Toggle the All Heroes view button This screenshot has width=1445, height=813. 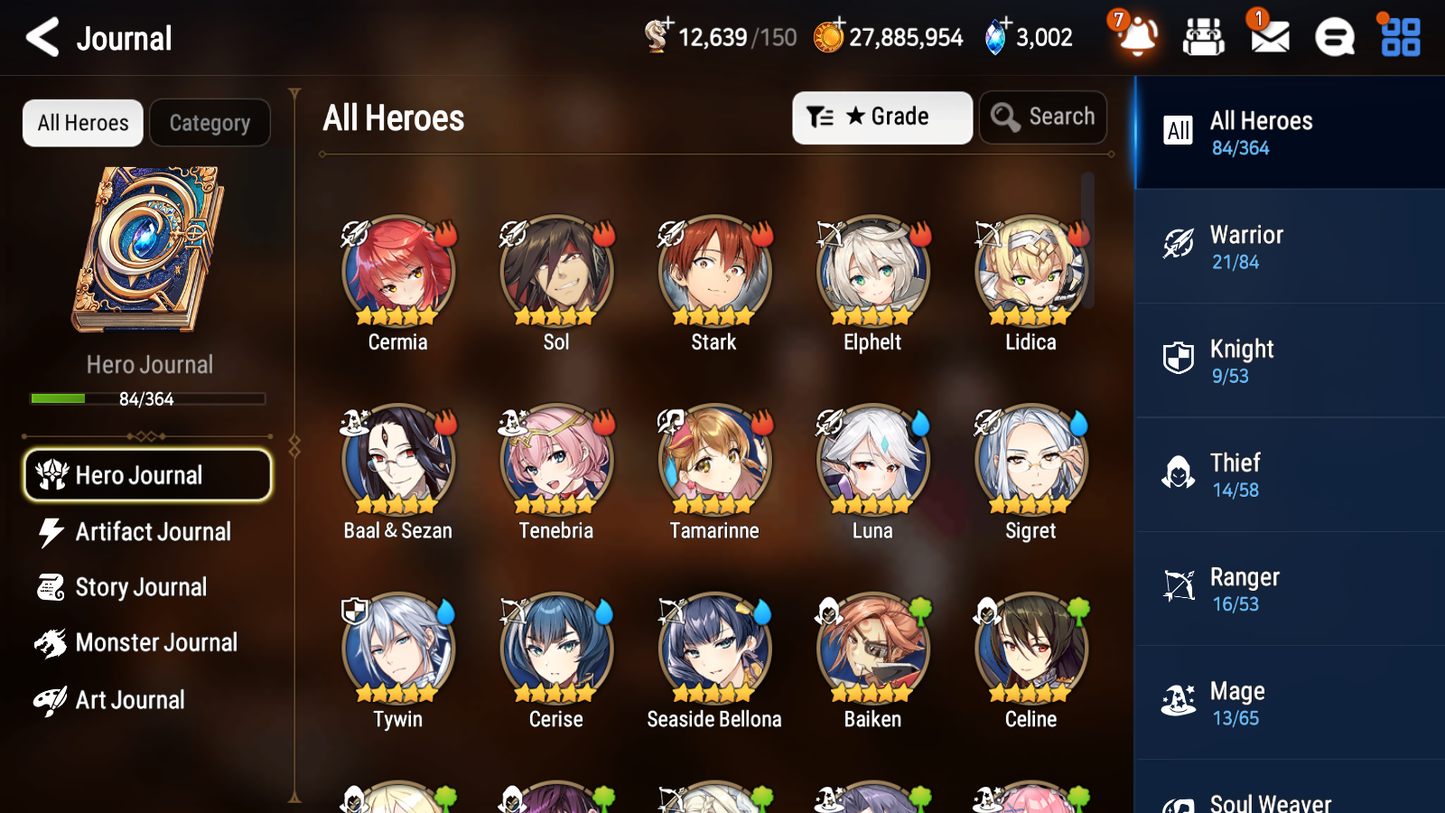[x=82, y=122]
